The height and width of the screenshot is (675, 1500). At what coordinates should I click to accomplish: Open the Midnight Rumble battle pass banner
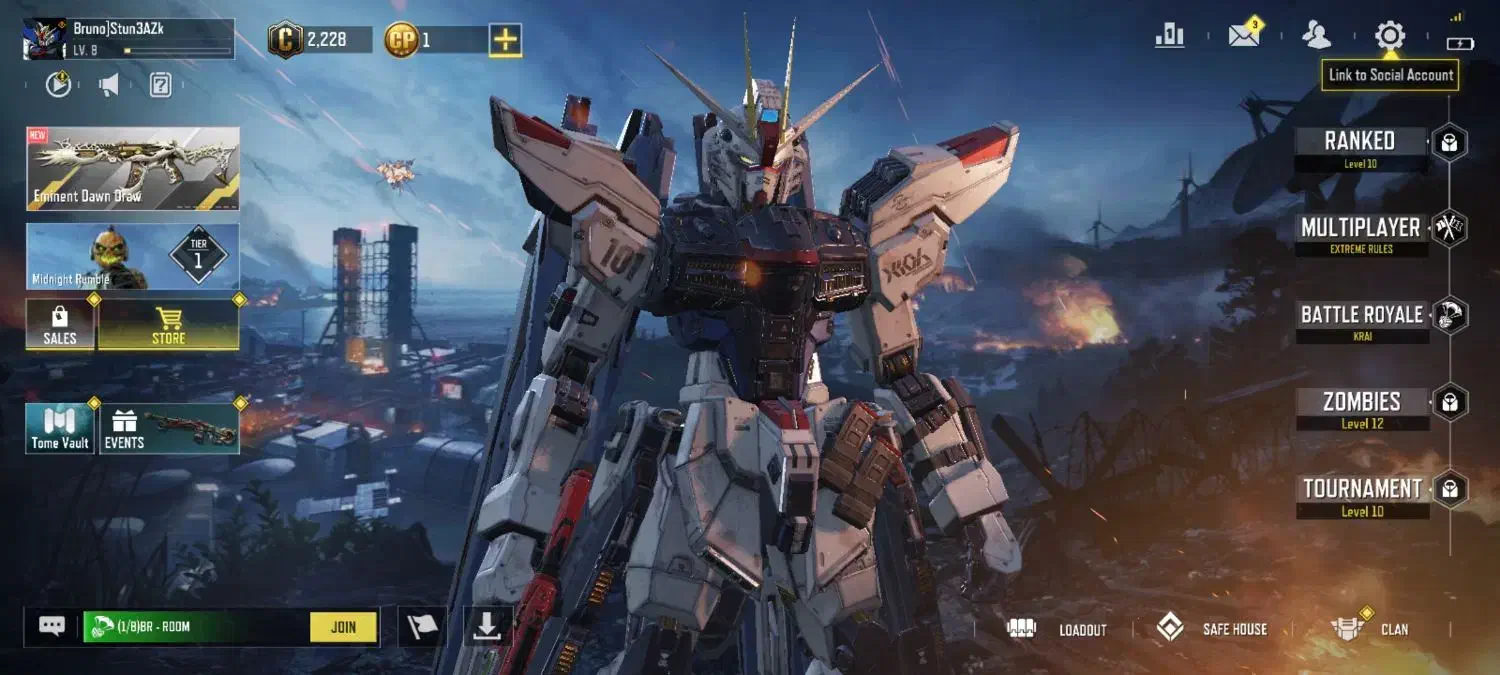(133, 257)
